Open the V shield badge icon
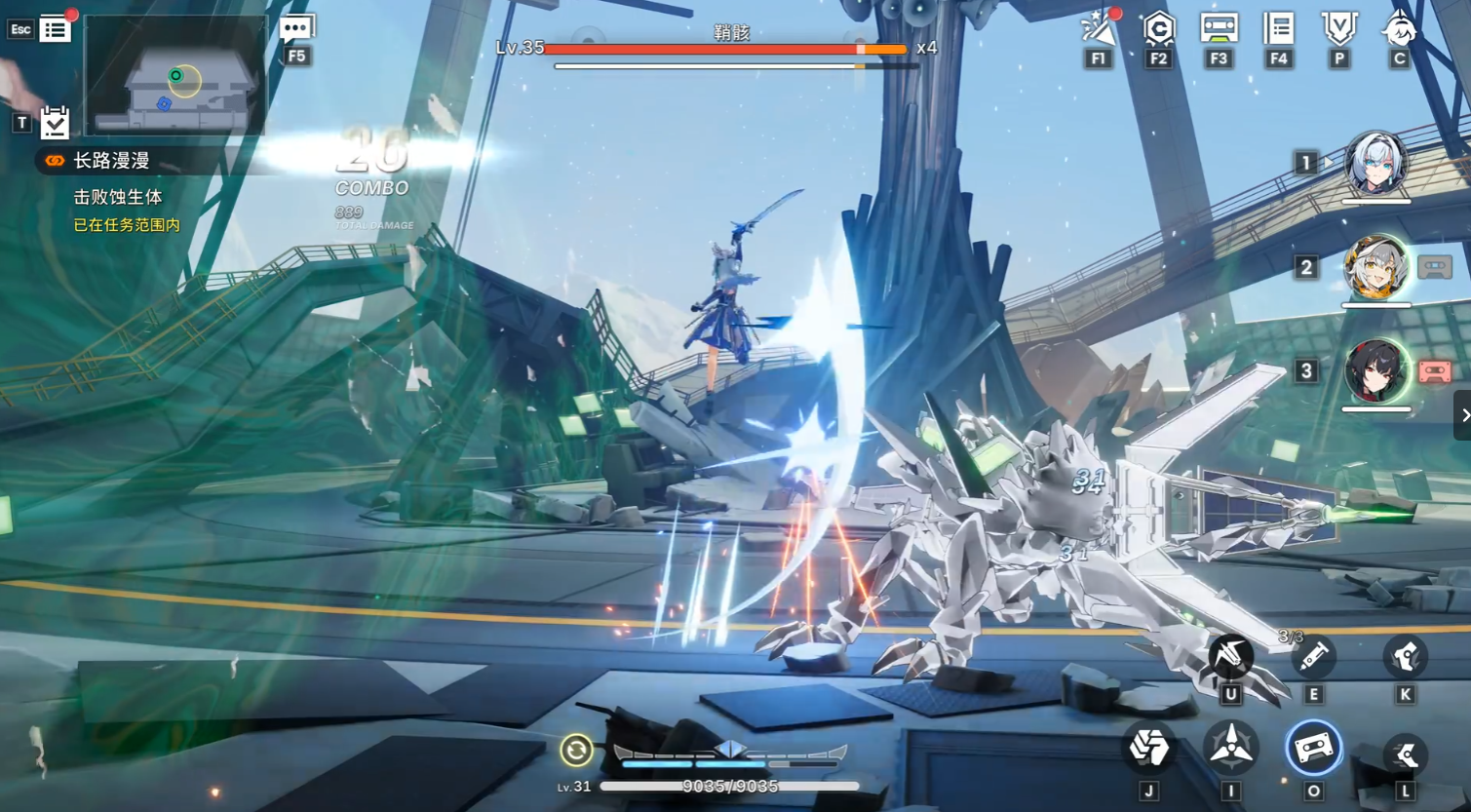 coord(1339,28)
